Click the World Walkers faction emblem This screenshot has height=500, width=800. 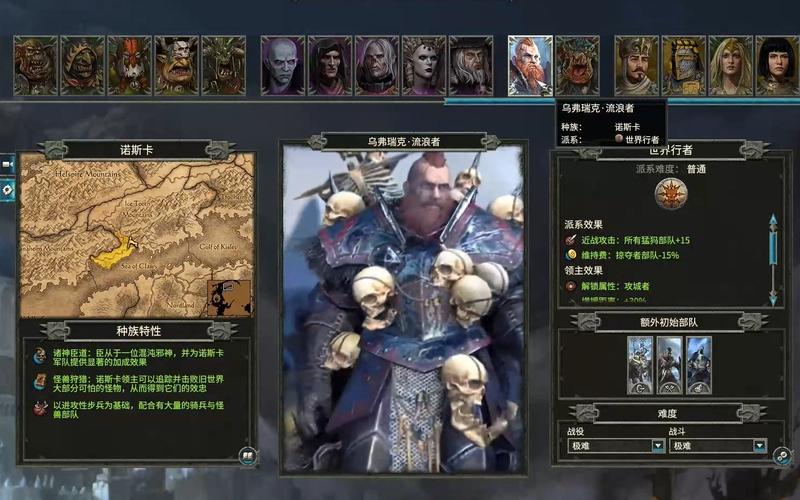[671, 196]
